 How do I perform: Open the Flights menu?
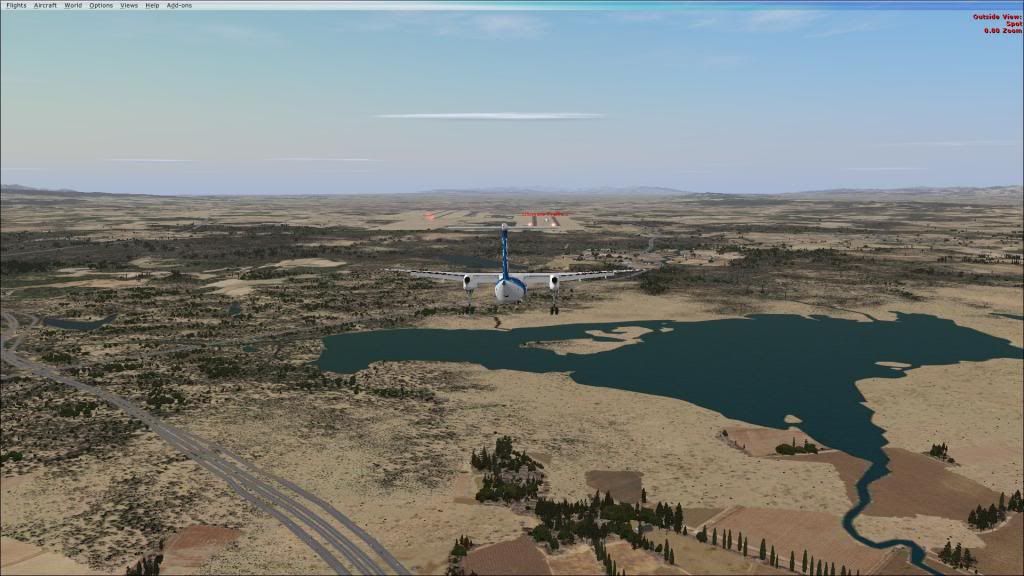tap(16, 5)
